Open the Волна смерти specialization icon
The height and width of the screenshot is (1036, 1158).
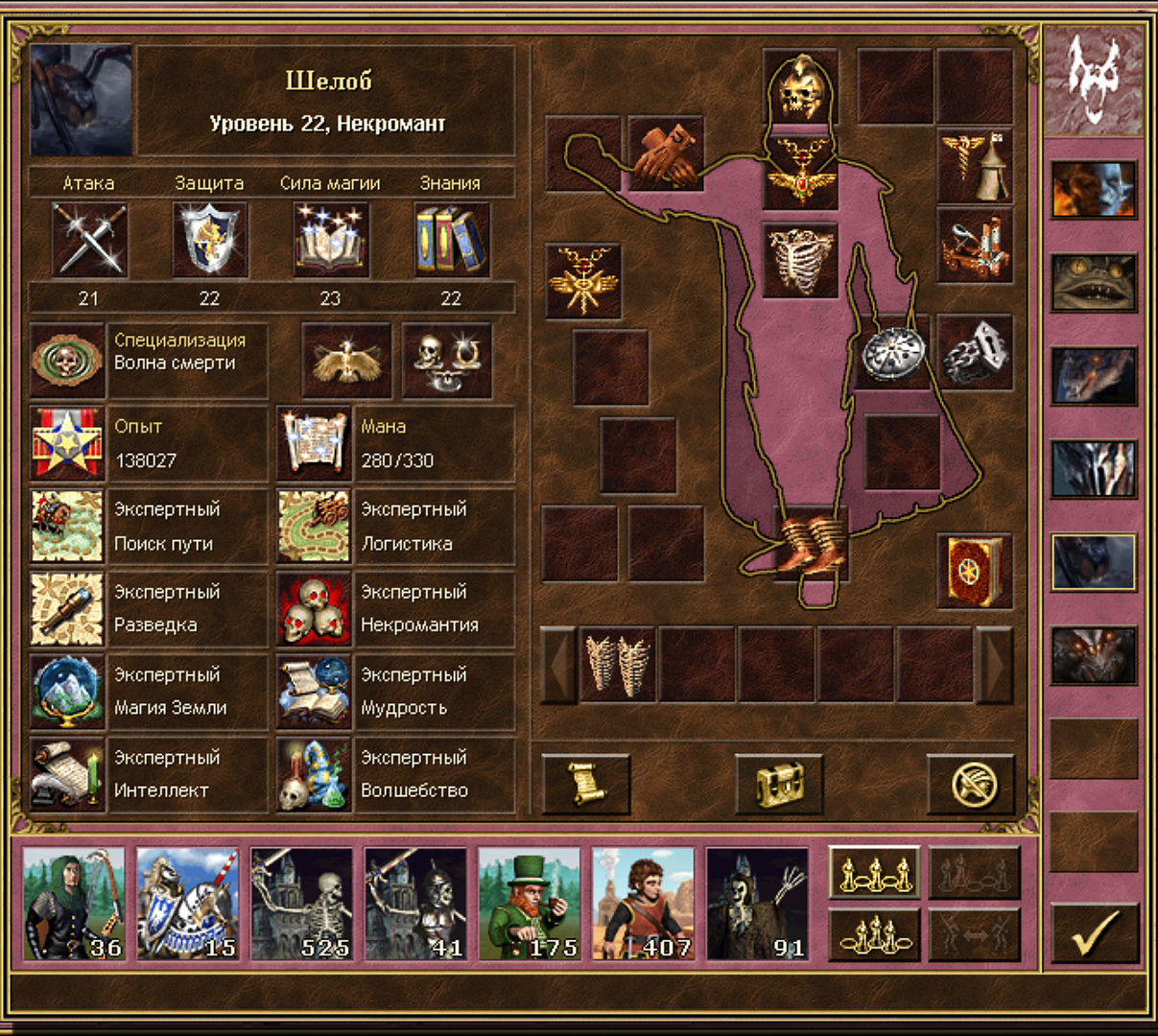pyautogui.click(x=66, y=361)
